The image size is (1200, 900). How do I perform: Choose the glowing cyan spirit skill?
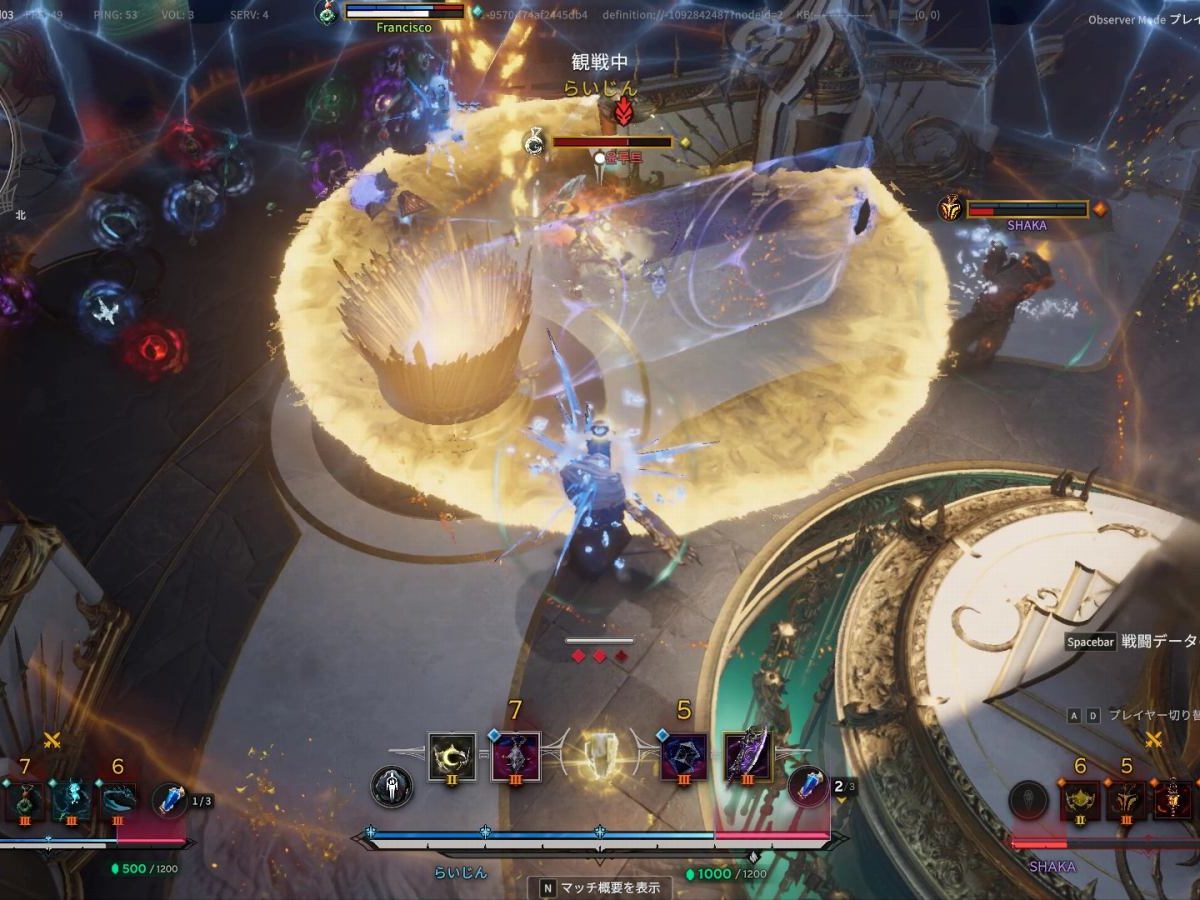pyautogui.click(x=71, y=800)
